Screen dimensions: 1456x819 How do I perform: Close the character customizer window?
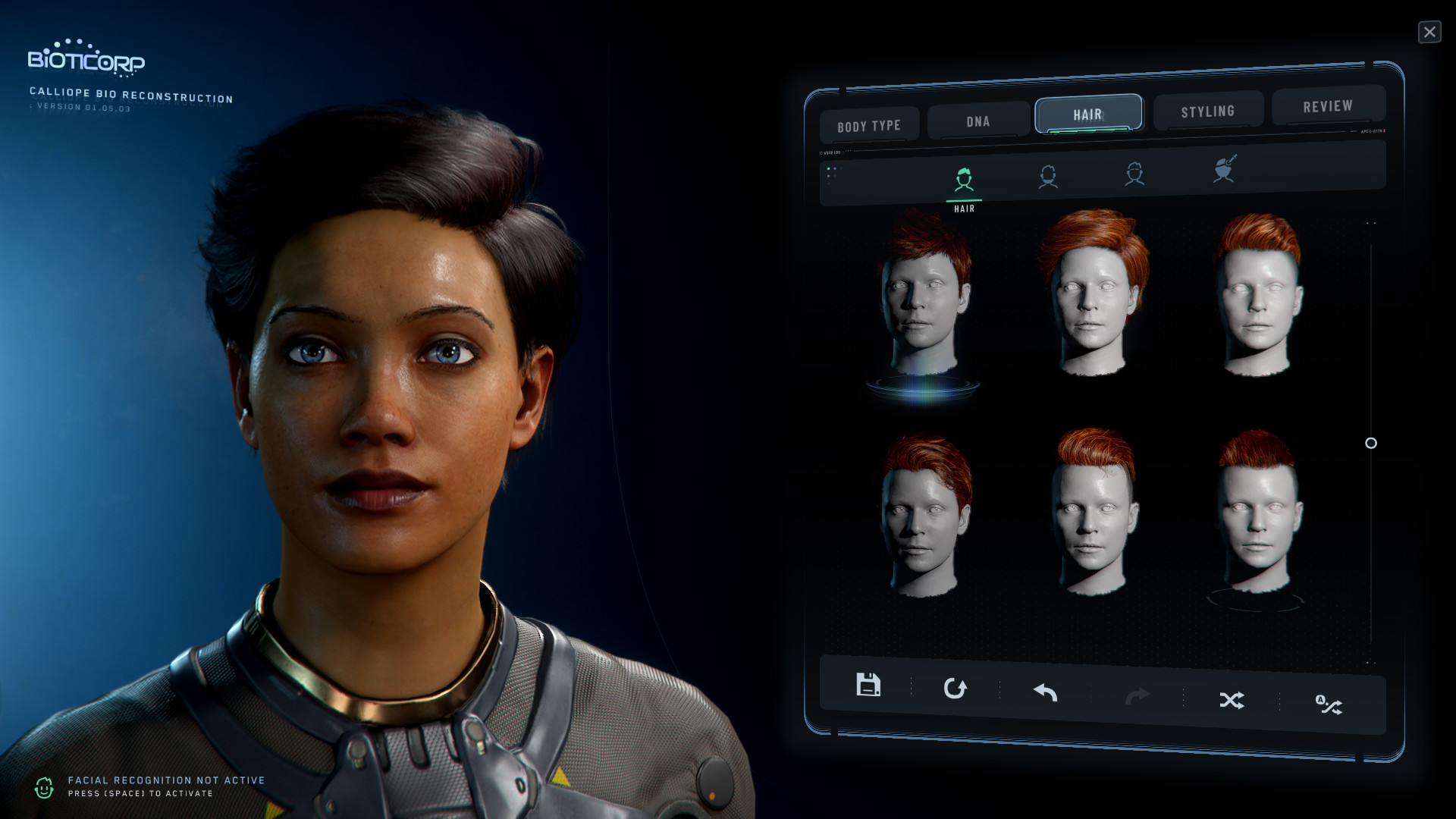coord(1429,32)
